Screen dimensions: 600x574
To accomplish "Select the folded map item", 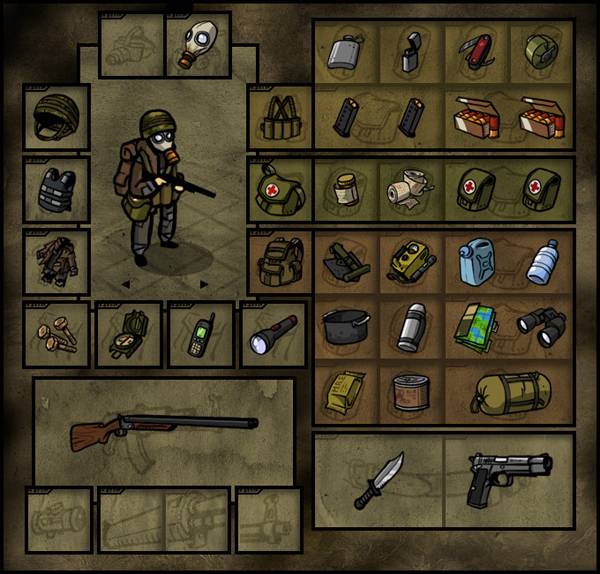I will click(x=476, y=327).
